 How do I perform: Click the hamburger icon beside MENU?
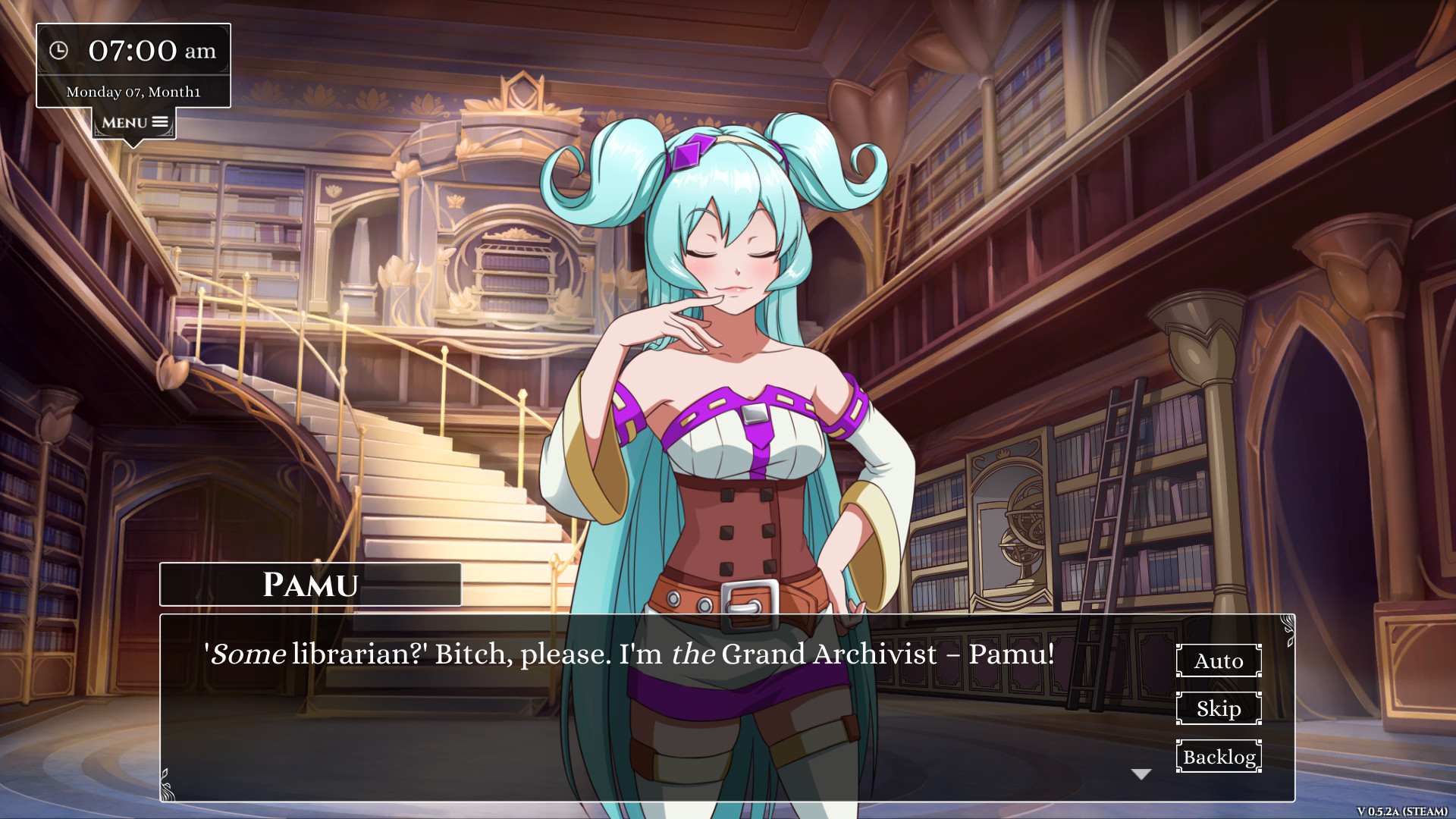click(161, 121)
